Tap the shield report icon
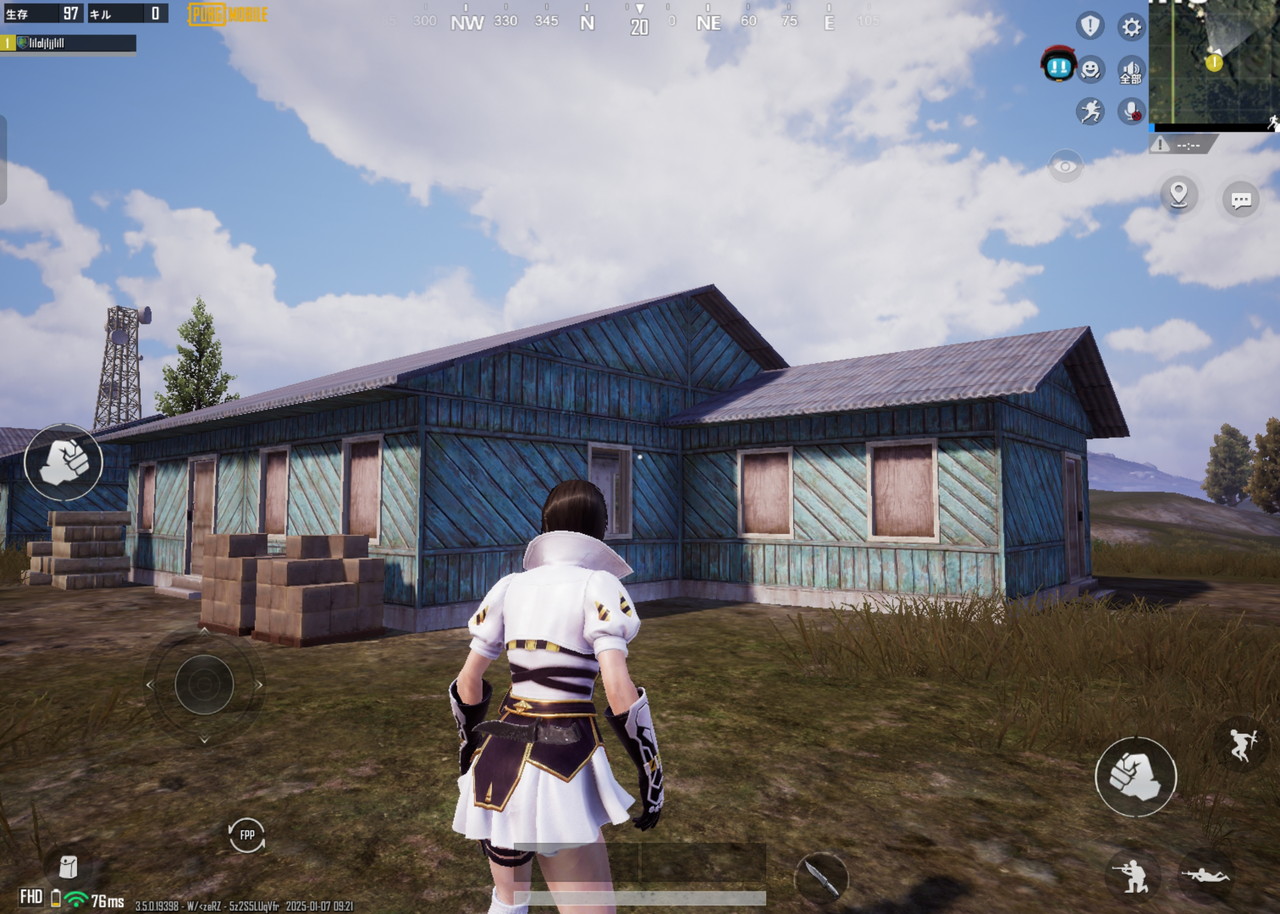 pos(1090,26)
